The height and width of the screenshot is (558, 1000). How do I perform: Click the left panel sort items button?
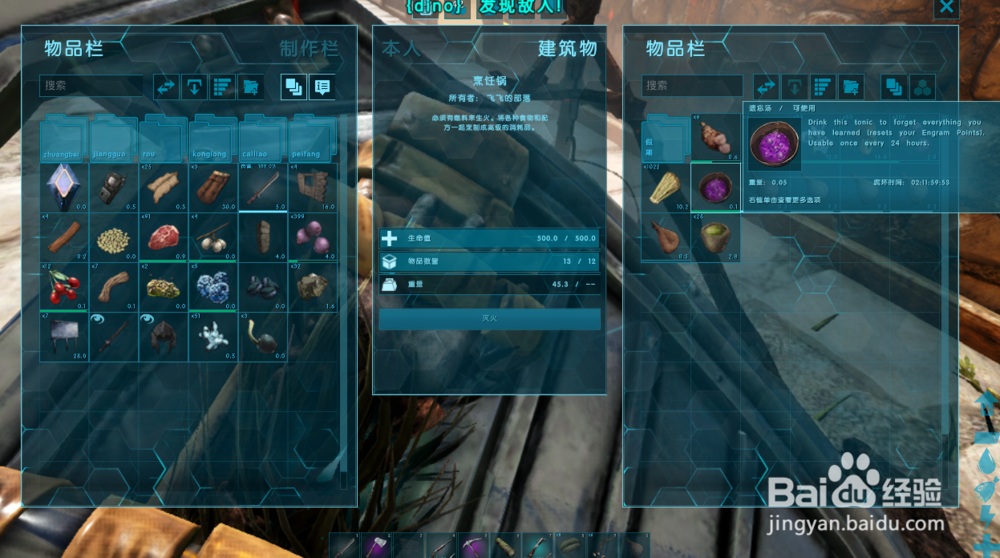223,86
